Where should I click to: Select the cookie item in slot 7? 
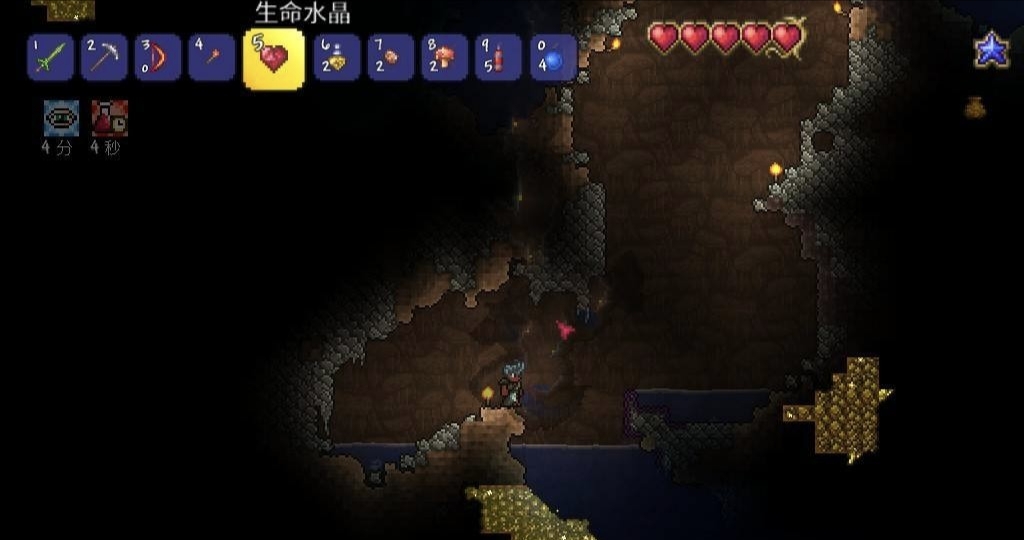pos(391,57)
